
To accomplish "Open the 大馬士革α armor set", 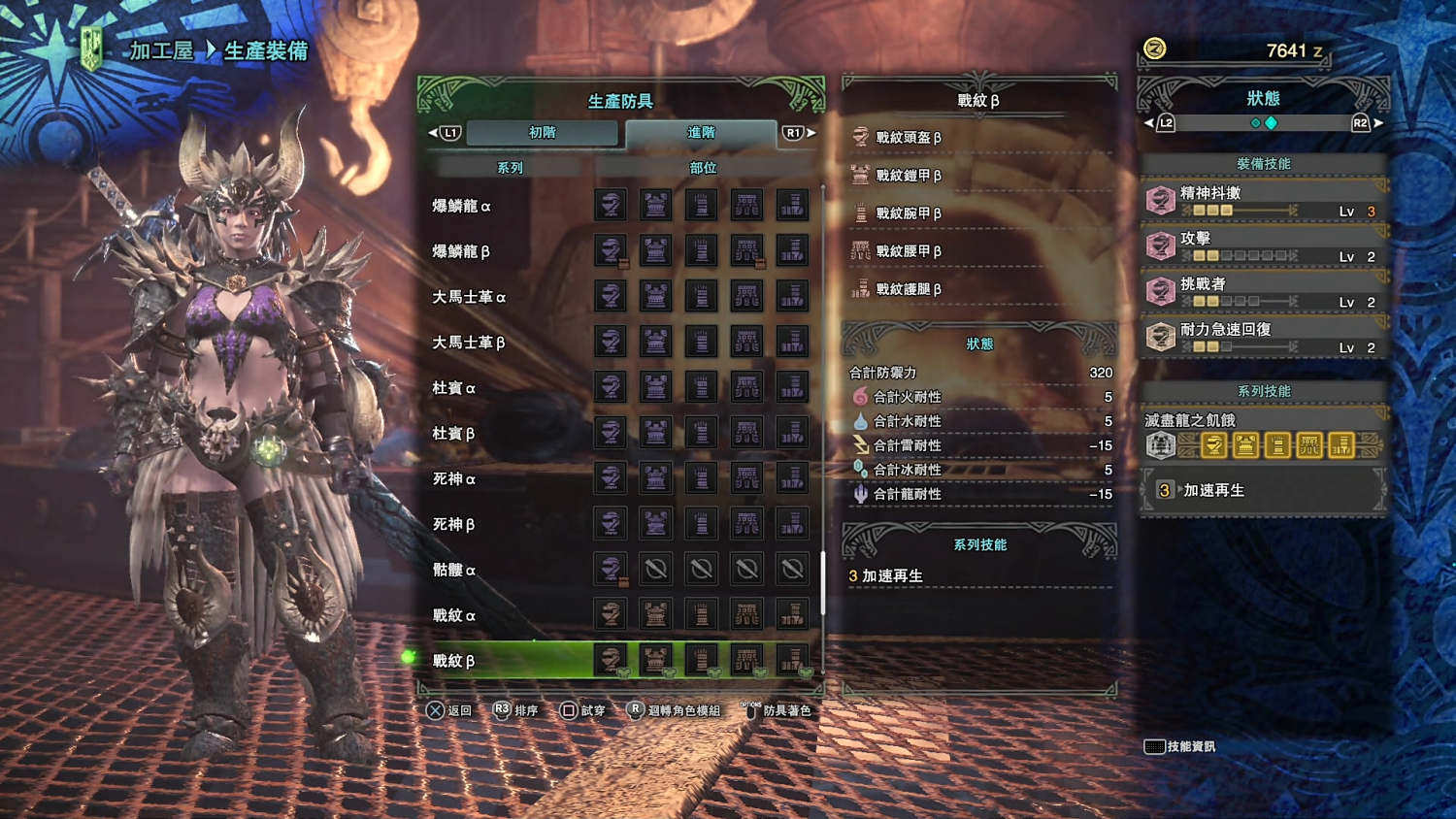I will coord(470,297).
